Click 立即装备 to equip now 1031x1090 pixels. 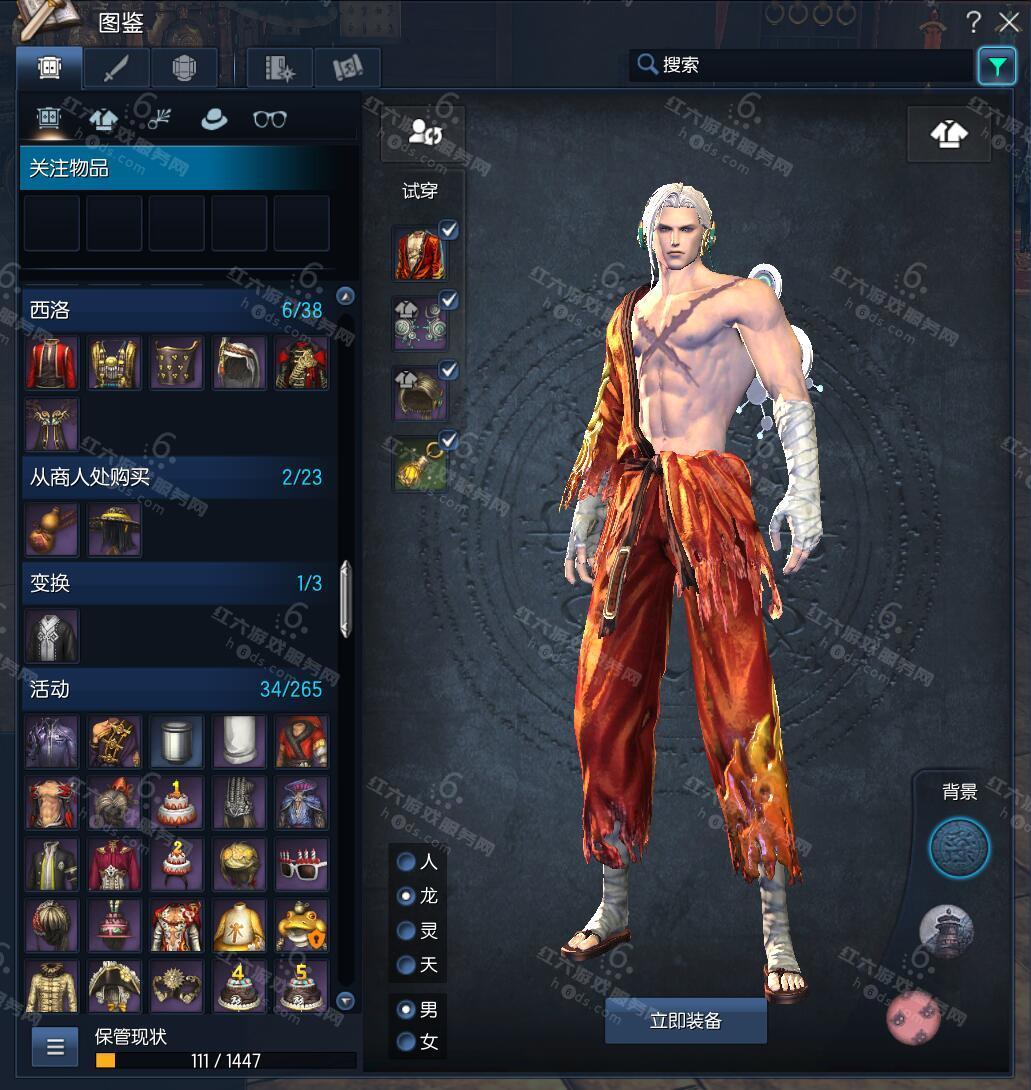coord(685,1021)
